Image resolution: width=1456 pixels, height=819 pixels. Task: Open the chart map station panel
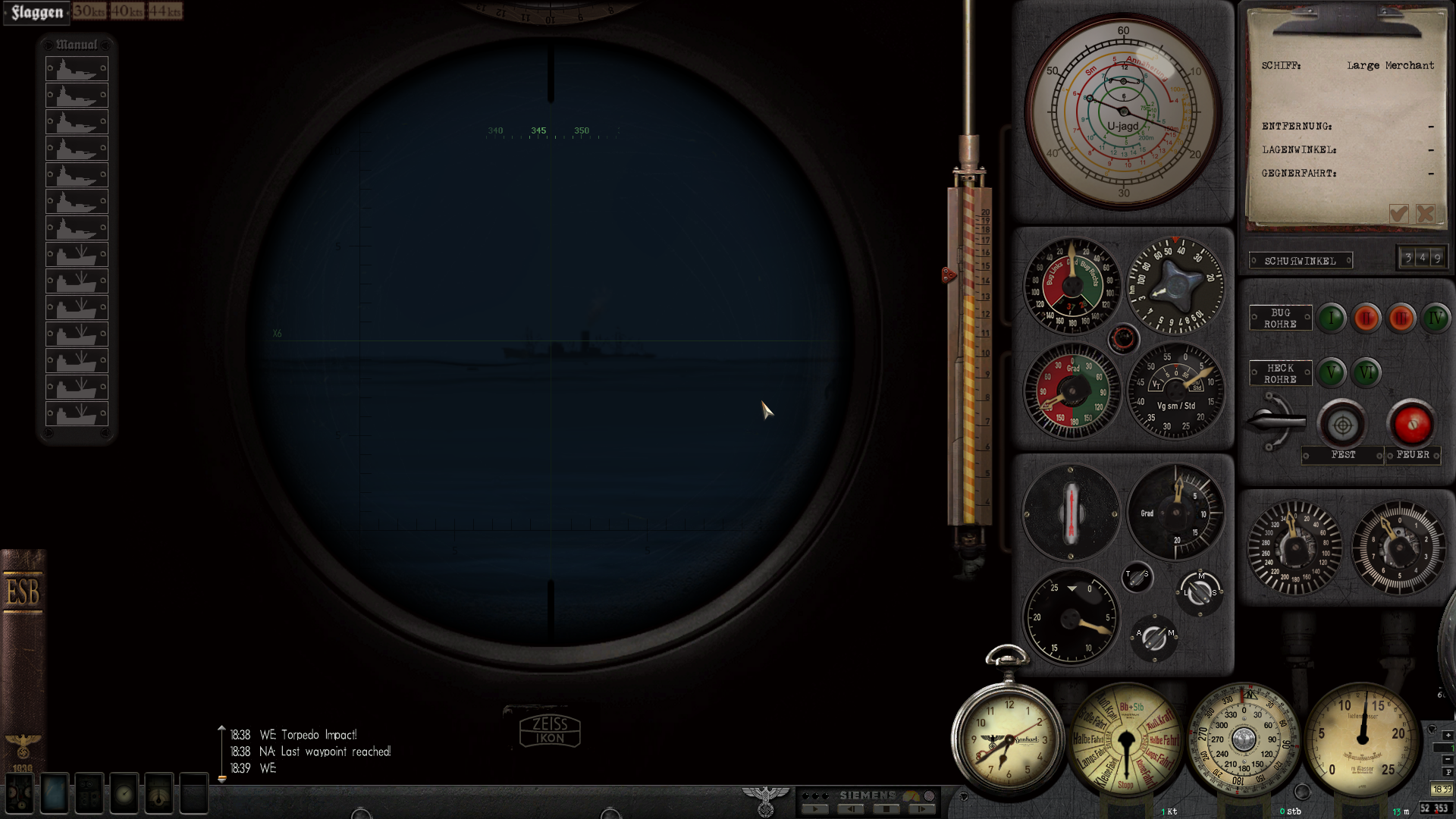click(x=53, y=794)
